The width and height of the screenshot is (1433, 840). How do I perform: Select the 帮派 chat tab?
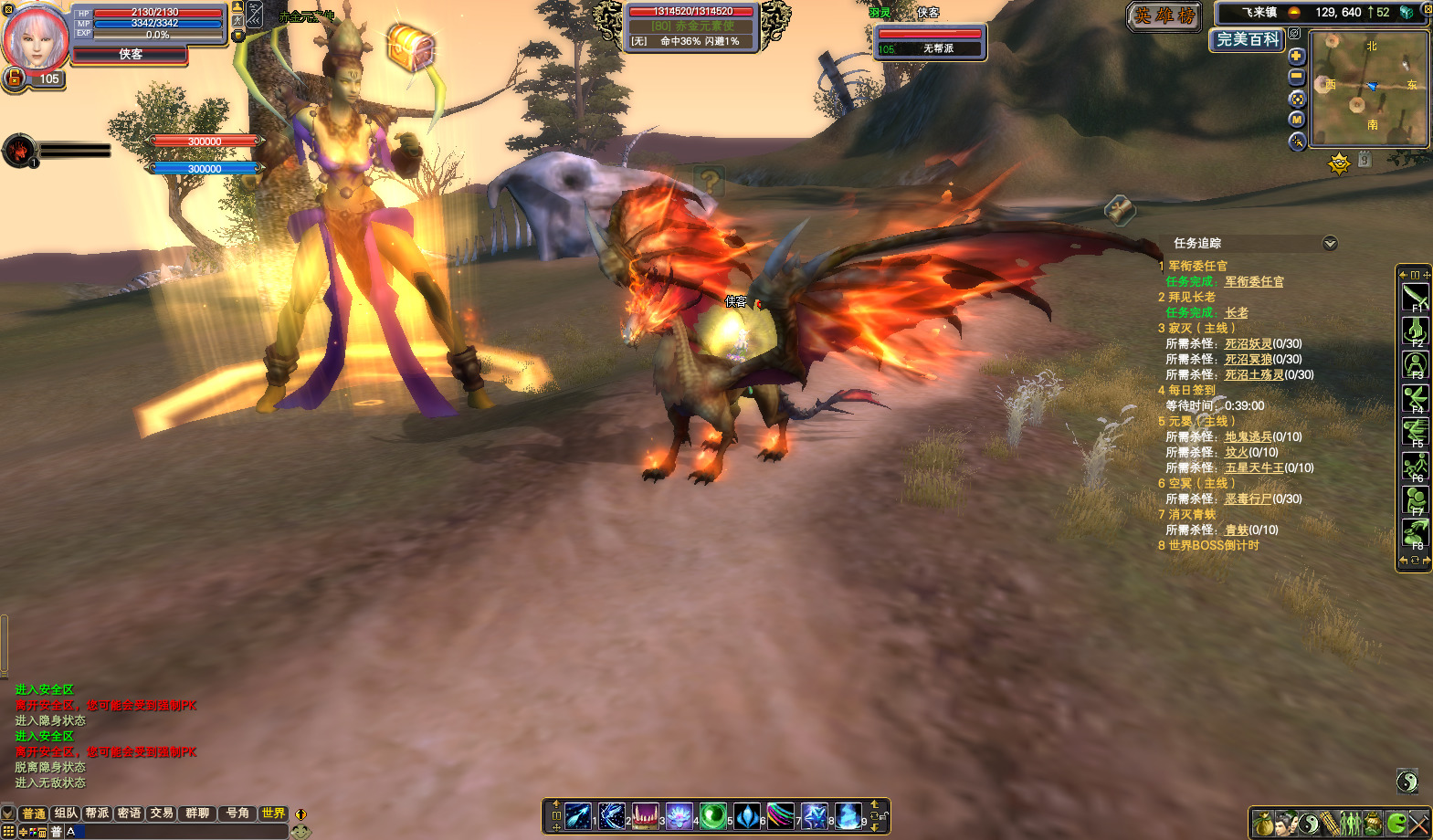(x=97, y=813)
